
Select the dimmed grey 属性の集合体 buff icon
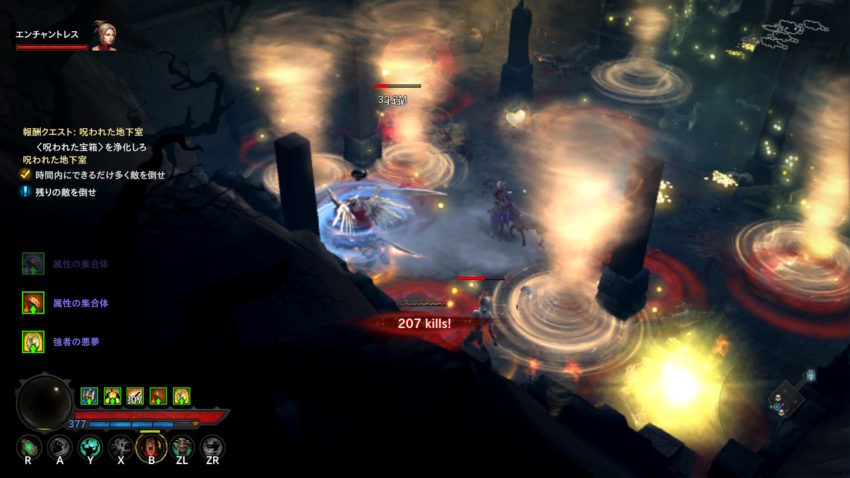pos(34,263)
